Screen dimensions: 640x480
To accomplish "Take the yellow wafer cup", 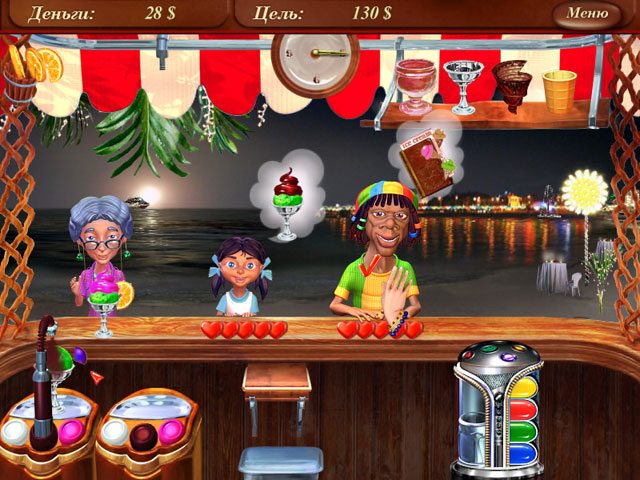I will [560, 89].
